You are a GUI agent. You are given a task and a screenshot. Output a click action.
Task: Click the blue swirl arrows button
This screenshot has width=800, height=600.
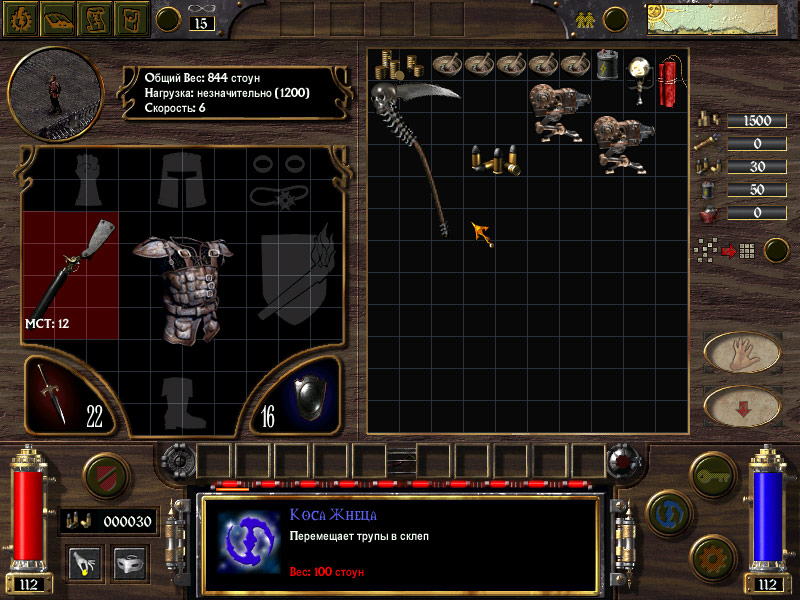click(668, 512)
